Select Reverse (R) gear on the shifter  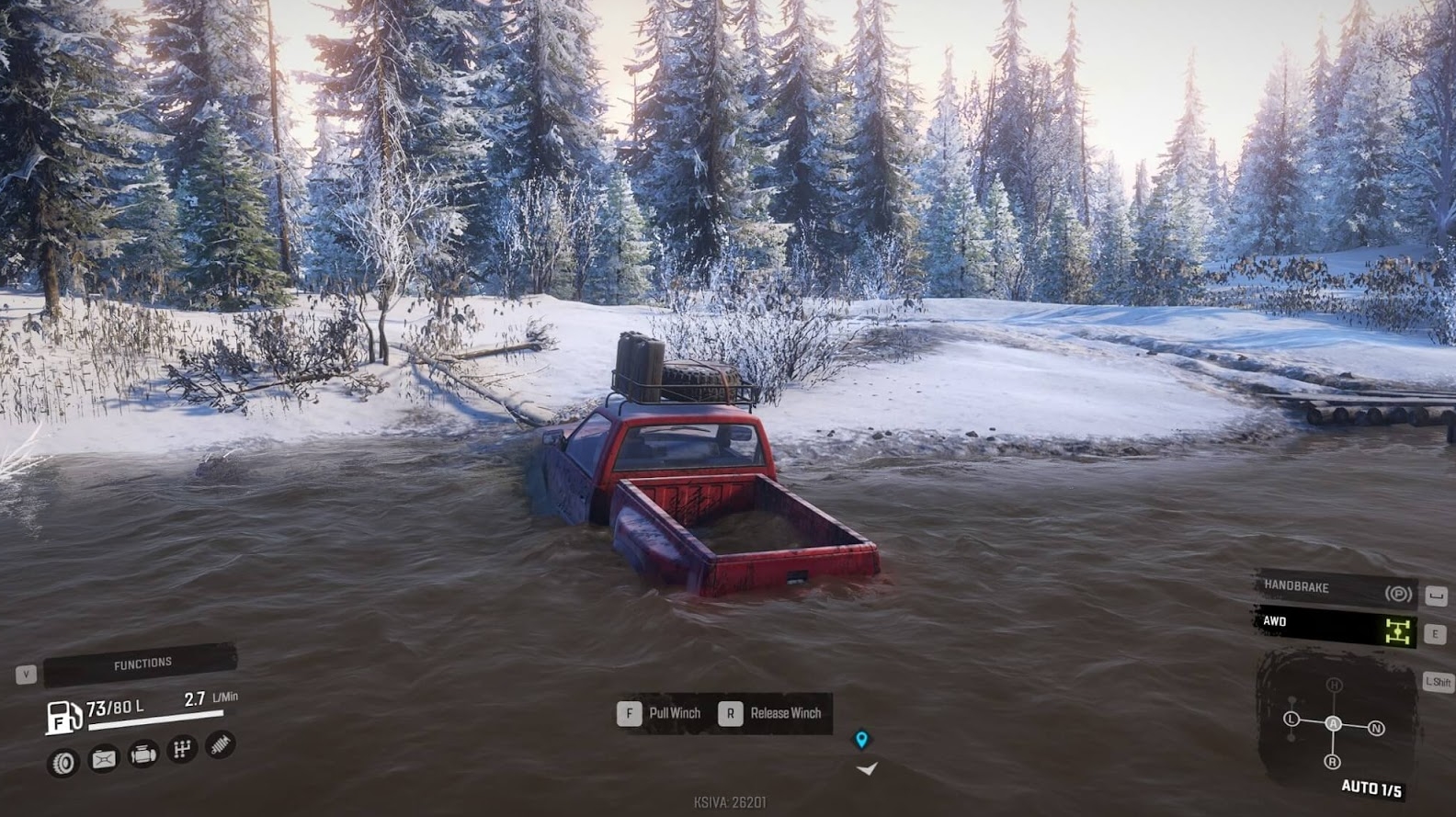tap(1333, 762)
